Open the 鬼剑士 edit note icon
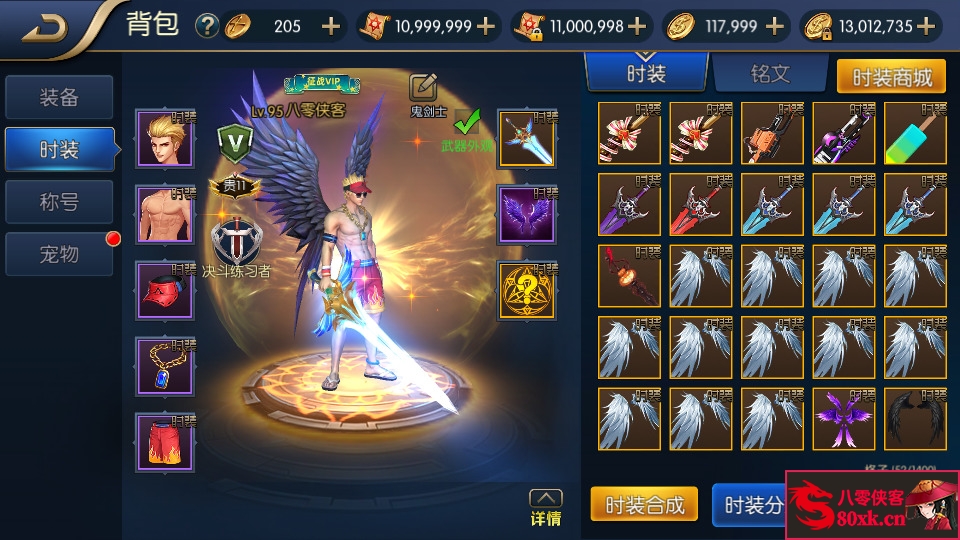960x540 pixels. pos(424,88)
